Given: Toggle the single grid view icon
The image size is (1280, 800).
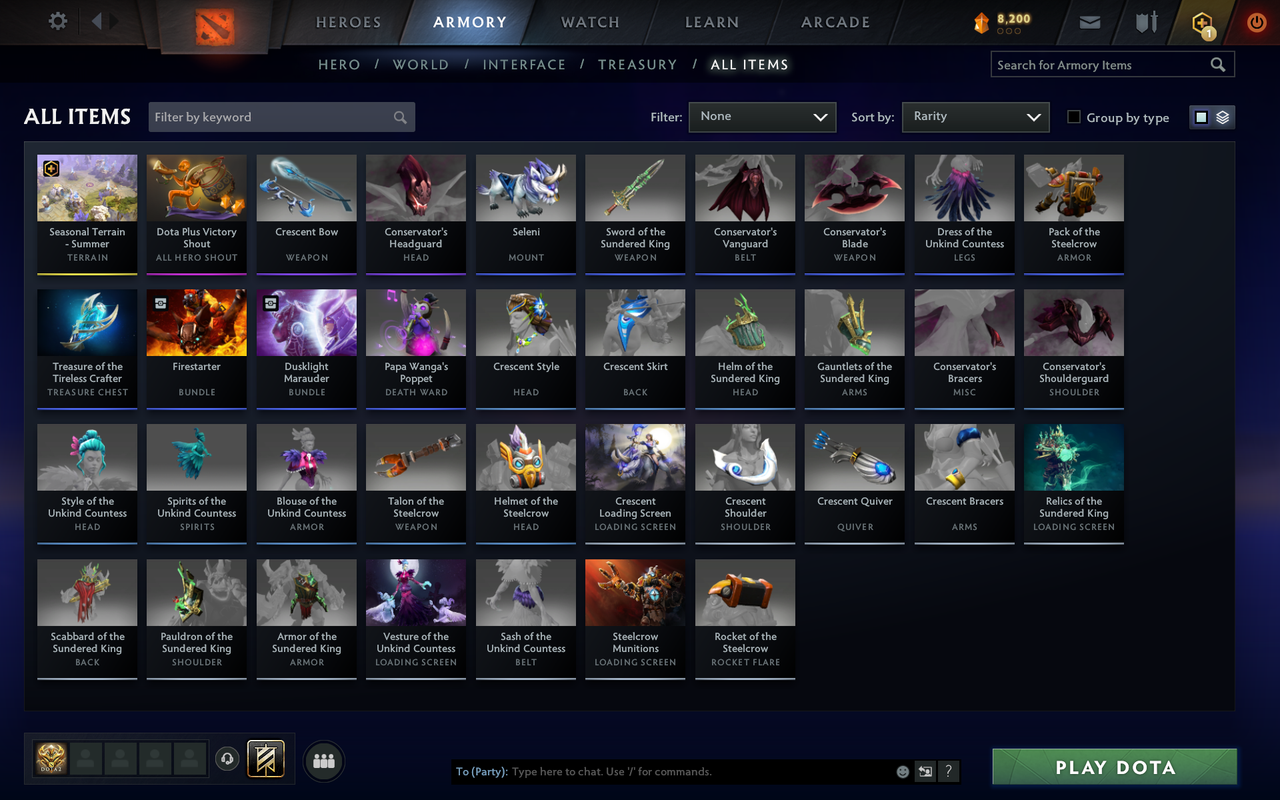Looking at the screenshot, I should coord(1200,116).
